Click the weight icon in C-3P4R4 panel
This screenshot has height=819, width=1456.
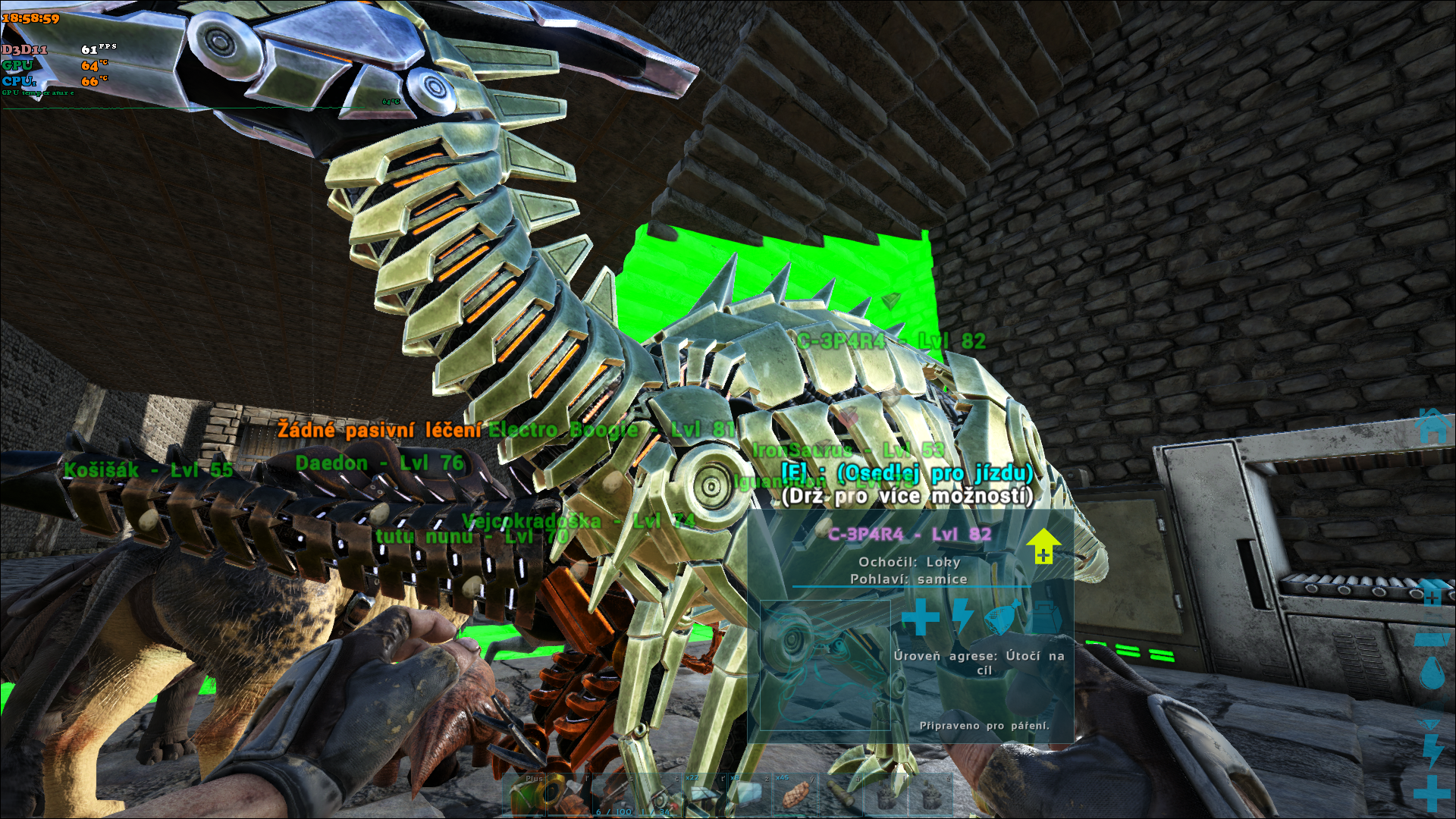pos(1045,617)
